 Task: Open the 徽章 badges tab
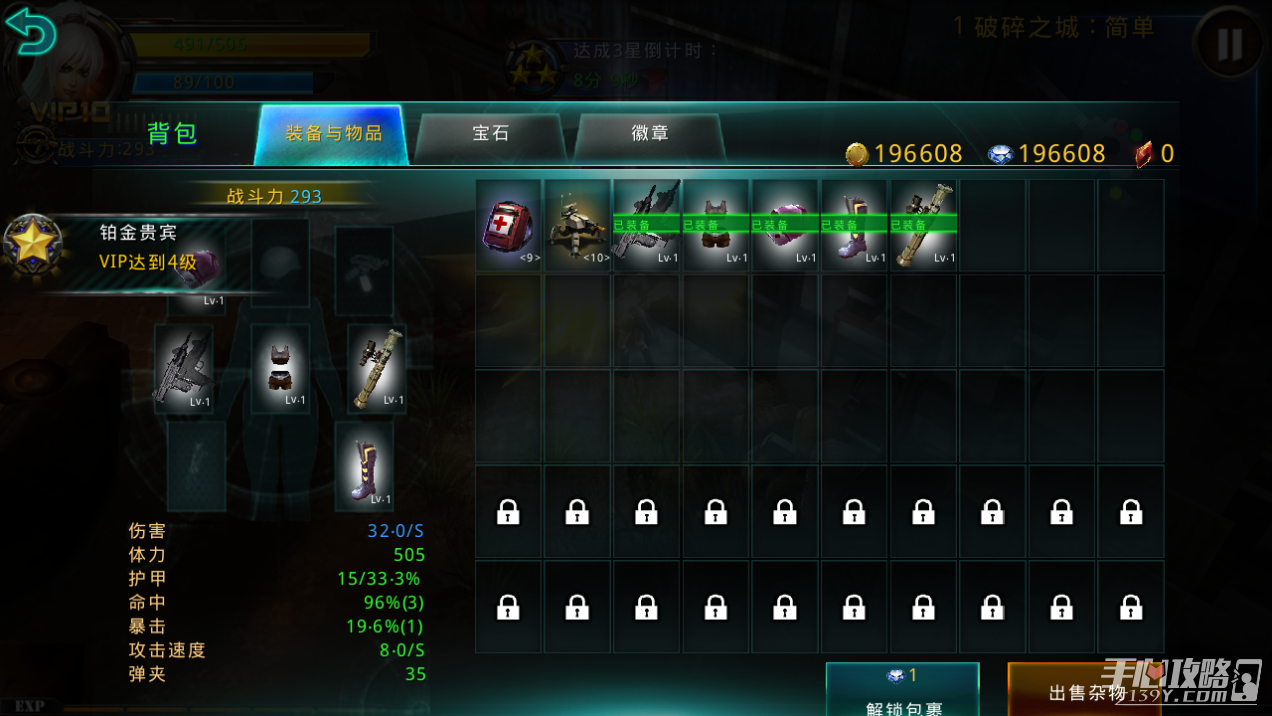click(x=650, y=134)
